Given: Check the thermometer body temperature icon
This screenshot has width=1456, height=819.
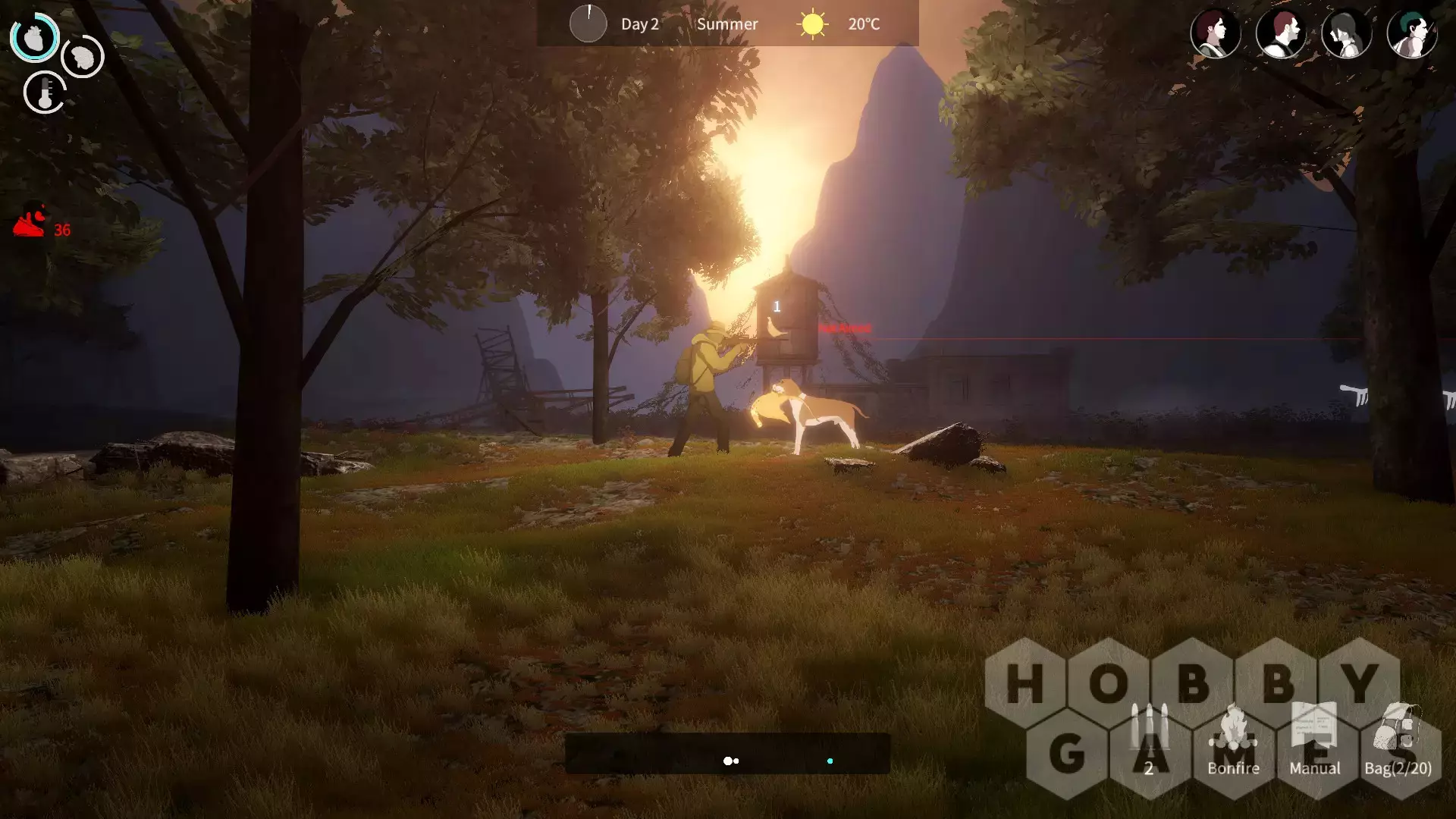Looking at the screenshot, I should click(45, 93).
